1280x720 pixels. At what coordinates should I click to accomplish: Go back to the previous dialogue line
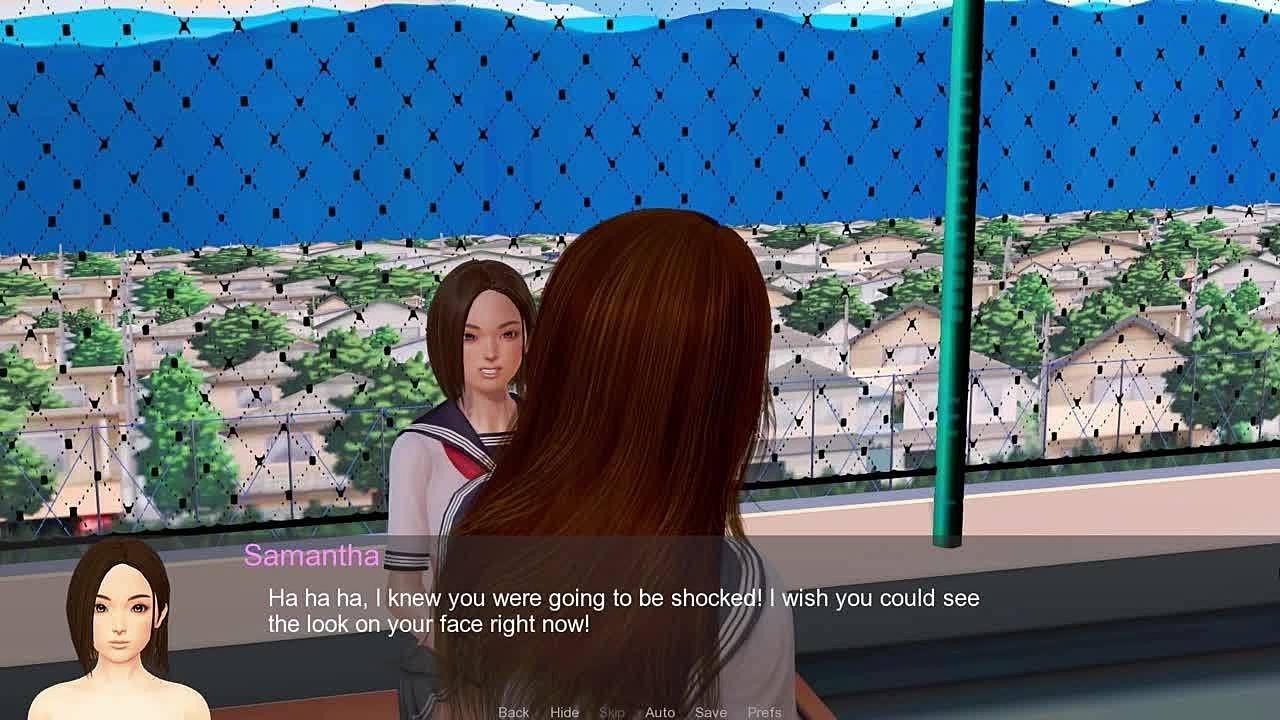pyautogui.click(x=513, y=712)
